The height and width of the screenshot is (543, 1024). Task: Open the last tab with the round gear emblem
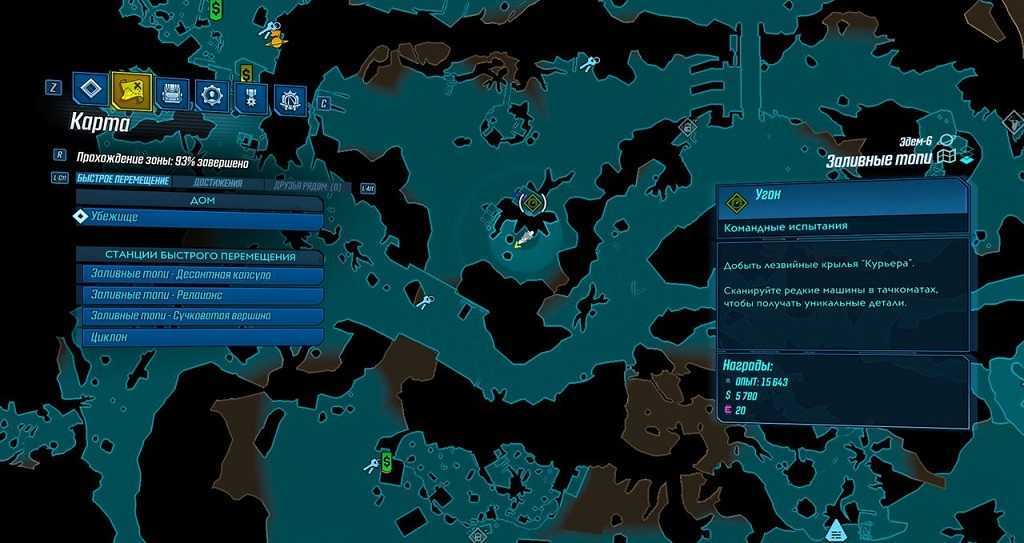click(290, 99)
